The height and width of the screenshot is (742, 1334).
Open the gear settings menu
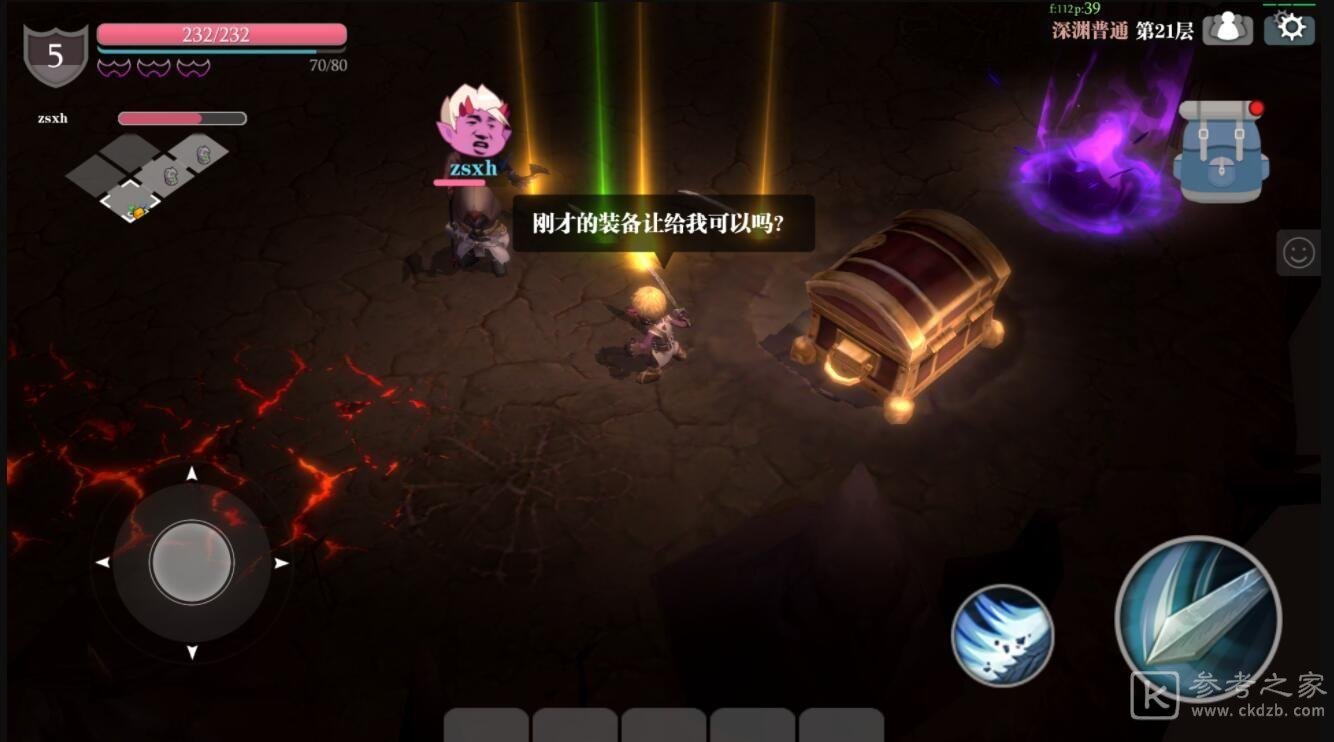click(1289, 28)
